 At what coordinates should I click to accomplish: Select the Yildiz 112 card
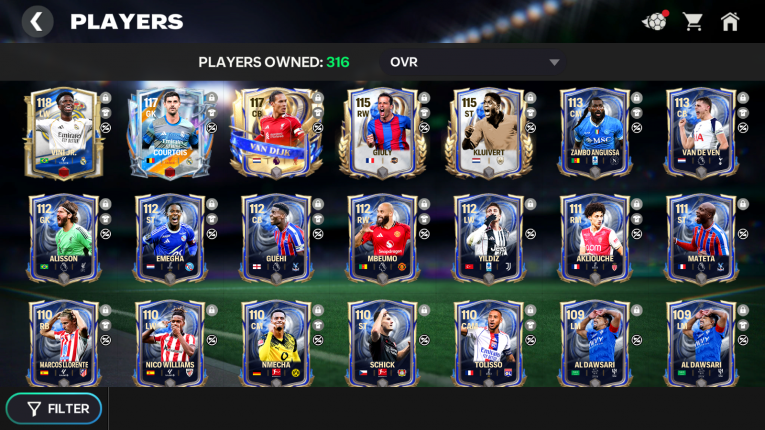coord(486,238)
